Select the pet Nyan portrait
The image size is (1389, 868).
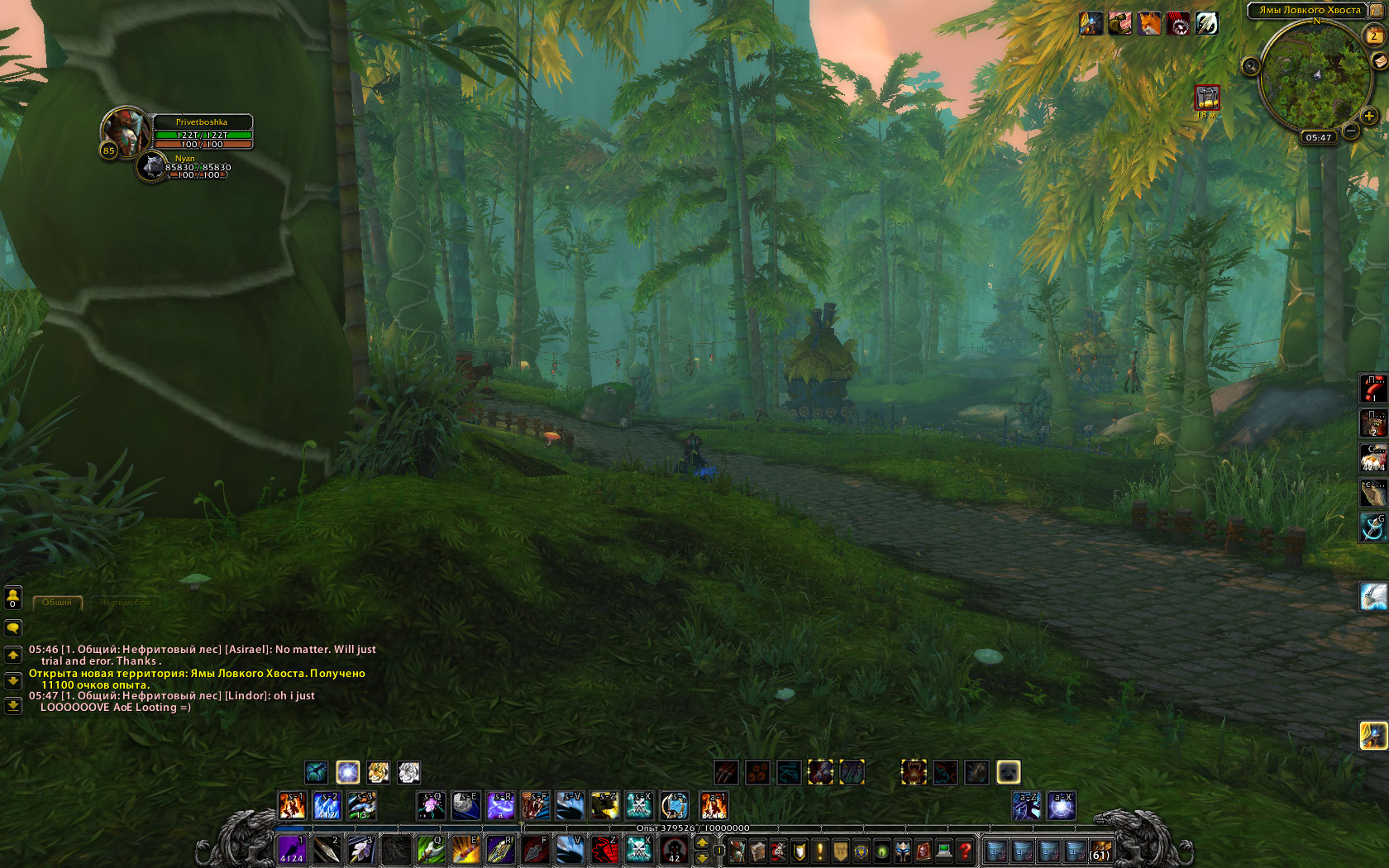(x=152, y=166)
